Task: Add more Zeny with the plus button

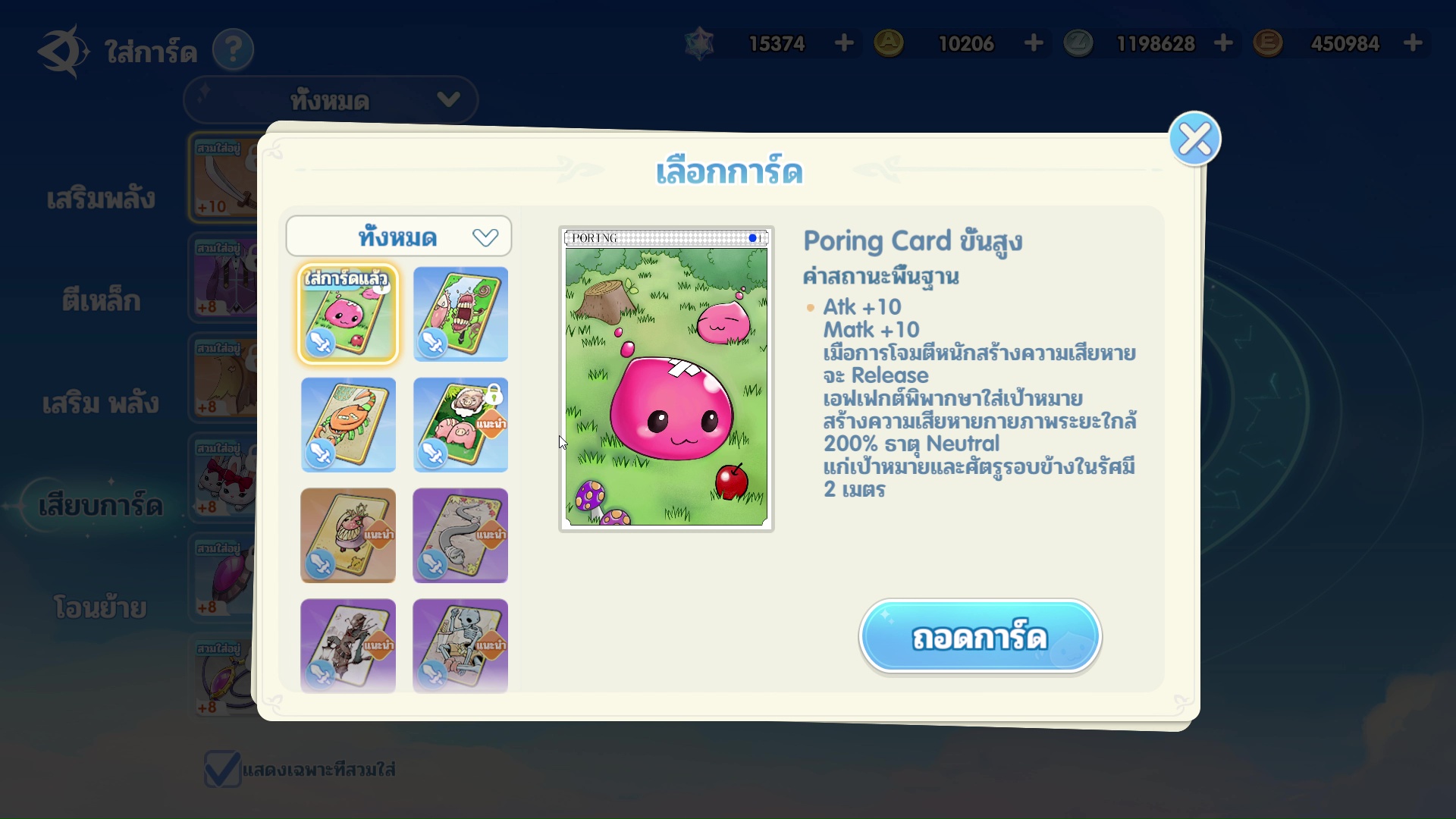Action: (1222, 43)
